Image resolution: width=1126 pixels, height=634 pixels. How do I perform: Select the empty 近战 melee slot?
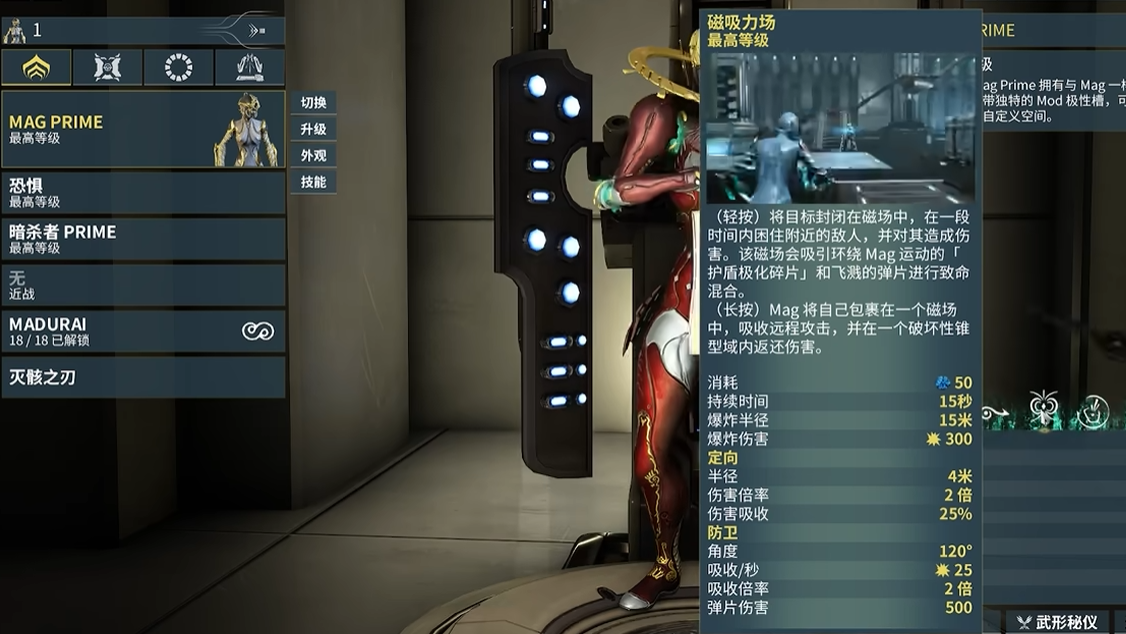point(143,285)
